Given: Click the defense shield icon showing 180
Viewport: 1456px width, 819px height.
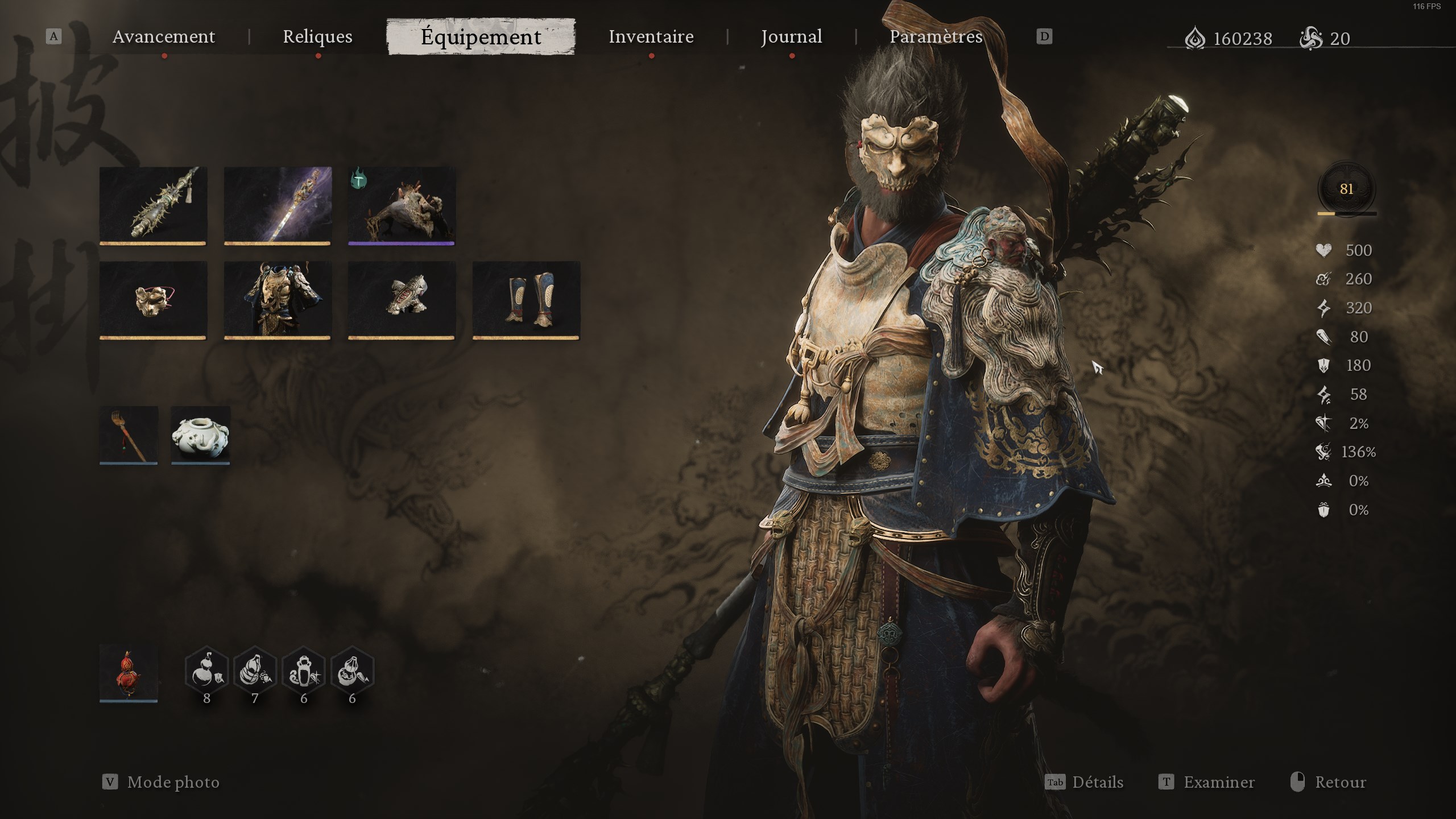Looking at the screenshot, I should pyautogui.click(x=1325, y=365).
